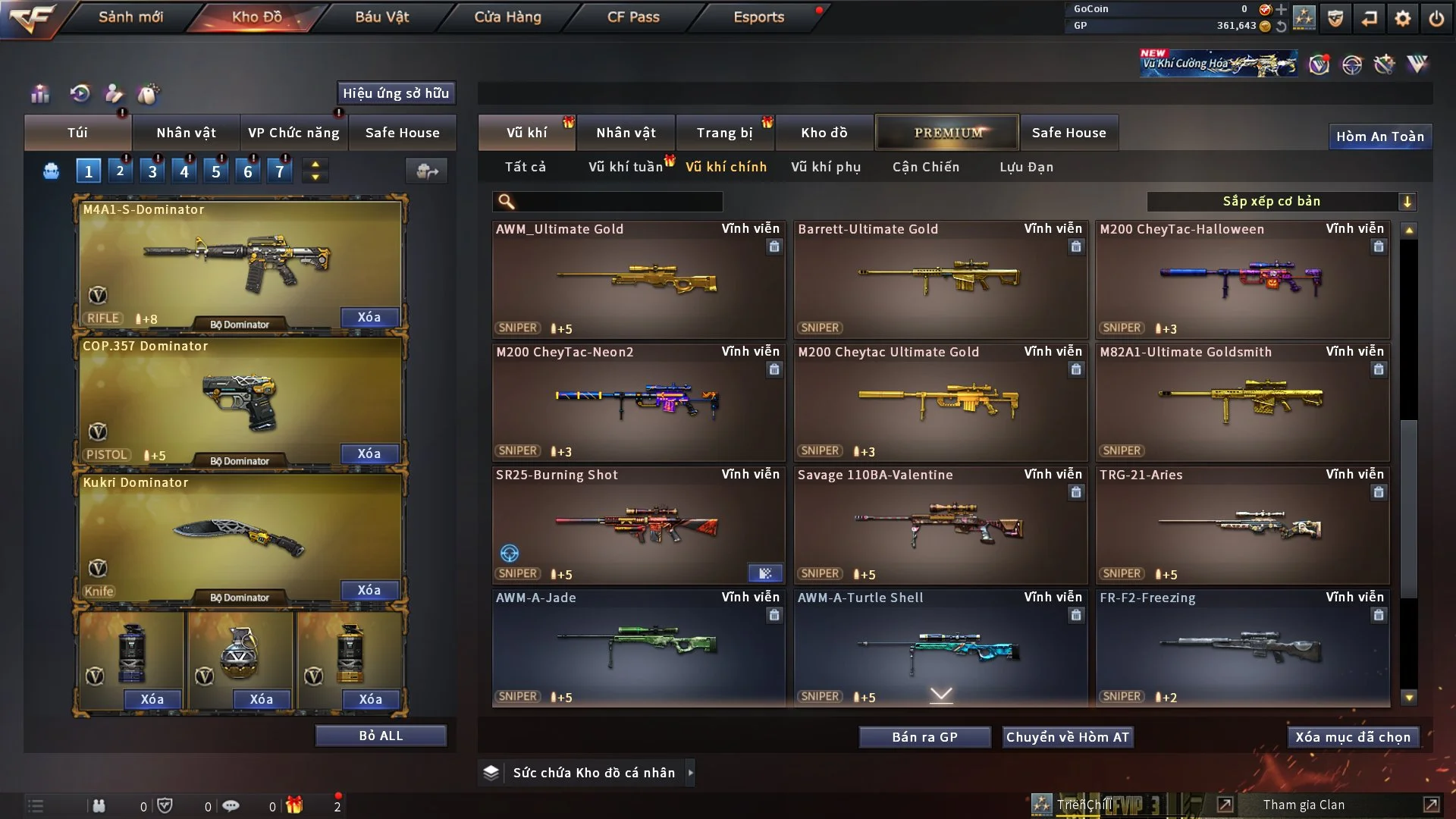Open the Sắp xếp cơ bản sort dropdown

tap(1281, 201)
